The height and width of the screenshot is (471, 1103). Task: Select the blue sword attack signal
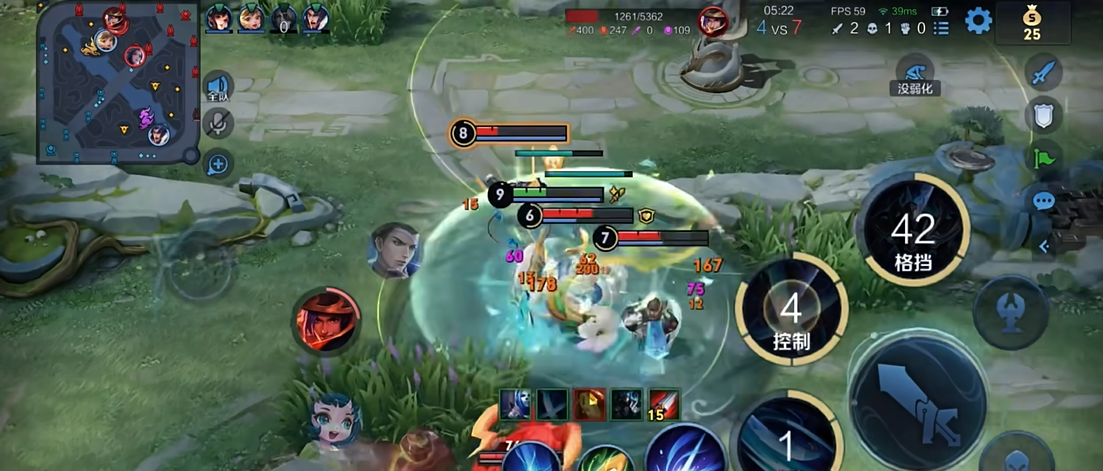(1044, 74)
